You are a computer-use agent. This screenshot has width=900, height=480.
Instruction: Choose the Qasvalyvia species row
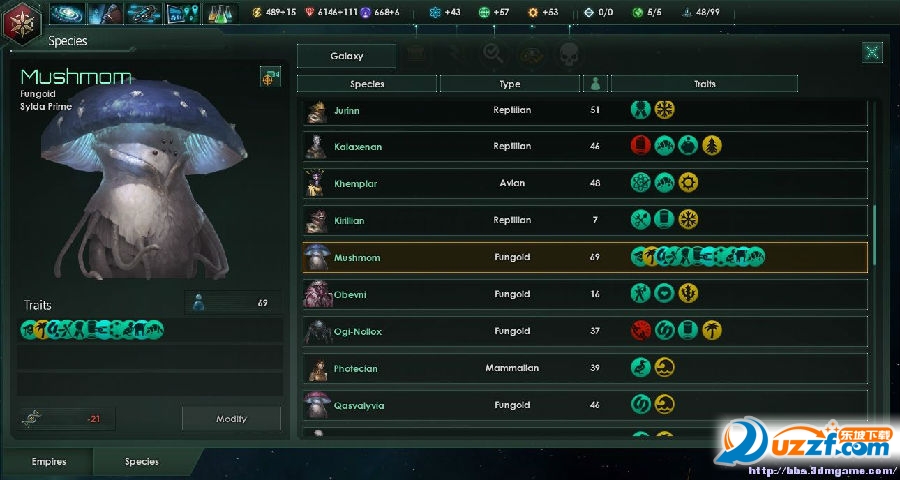tap(584, 406)
